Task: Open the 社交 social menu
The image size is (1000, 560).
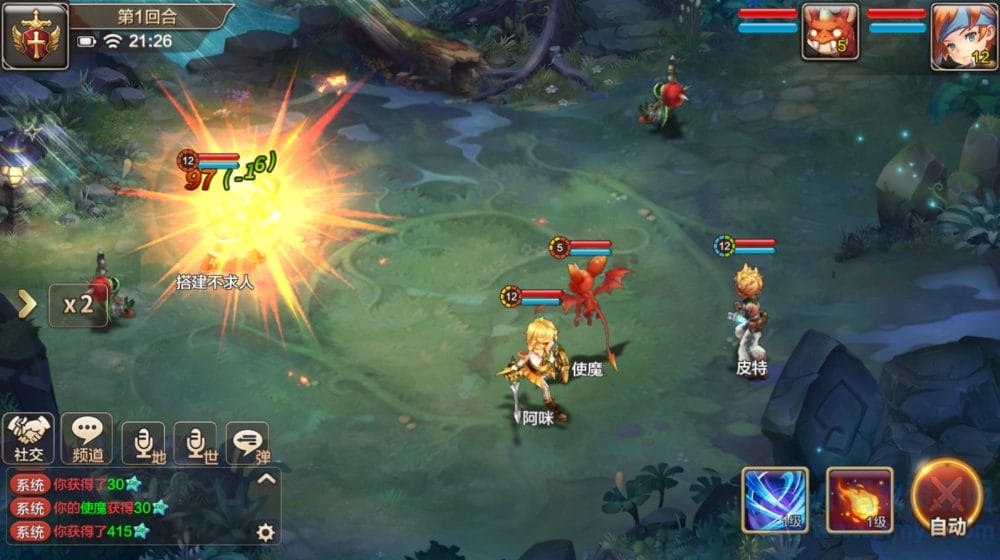Action: click(x=29, y=438)
